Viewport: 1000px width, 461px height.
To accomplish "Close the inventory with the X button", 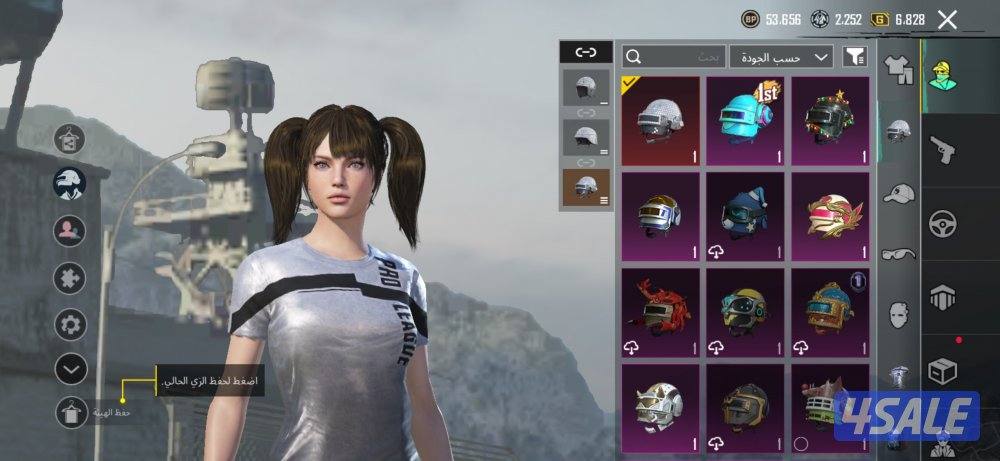I will 947,19.
